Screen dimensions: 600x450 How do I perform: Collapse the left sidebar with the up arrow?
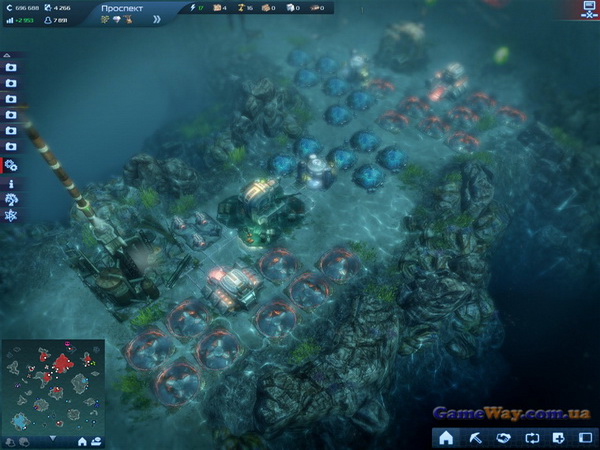[x=8, y=54]
